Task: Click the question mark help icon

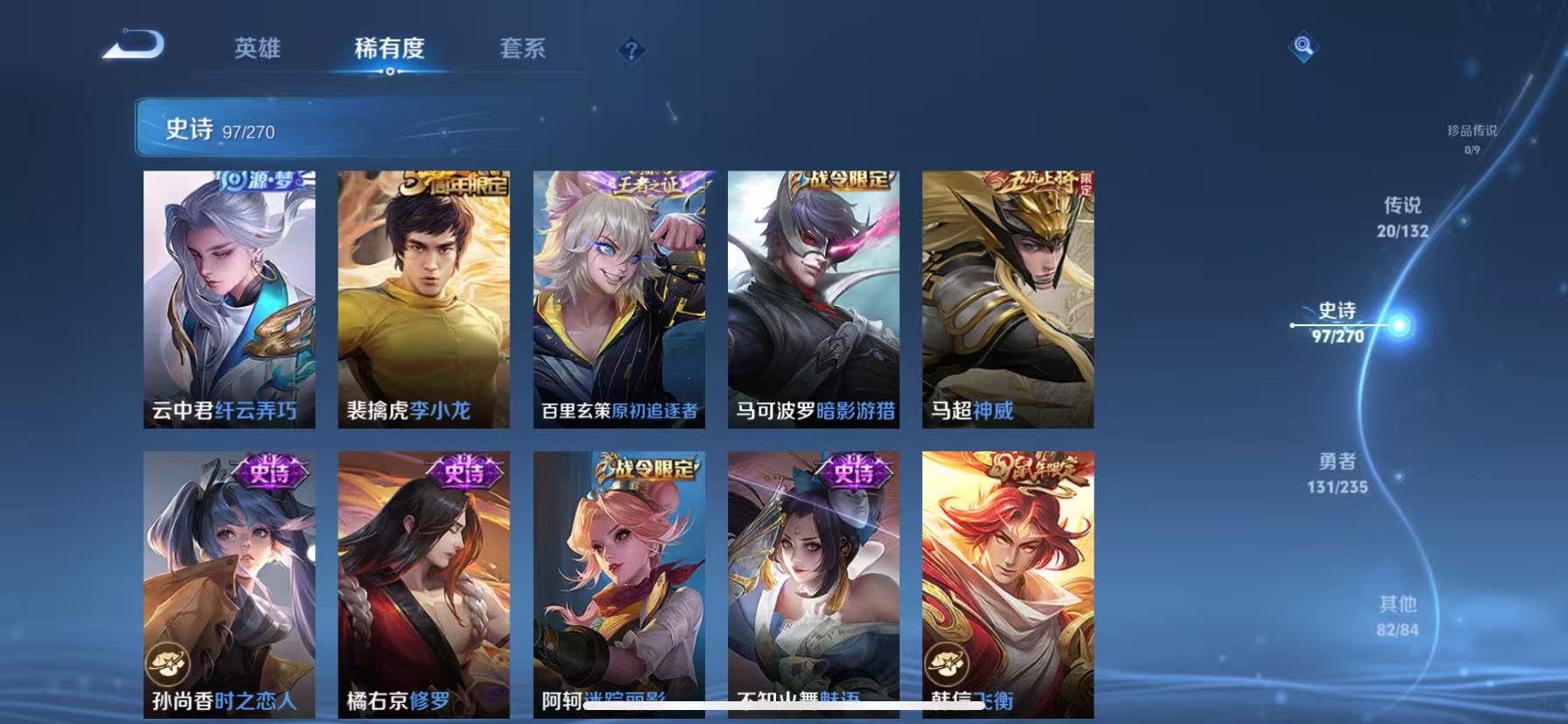Action: [632, 52]
